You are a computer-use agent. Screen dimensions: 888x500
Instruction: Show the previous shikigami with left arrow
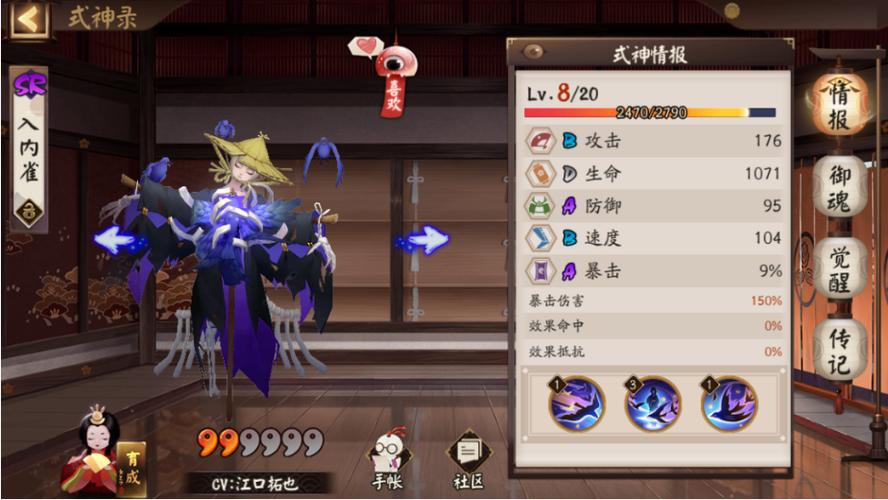pos(116,240)
